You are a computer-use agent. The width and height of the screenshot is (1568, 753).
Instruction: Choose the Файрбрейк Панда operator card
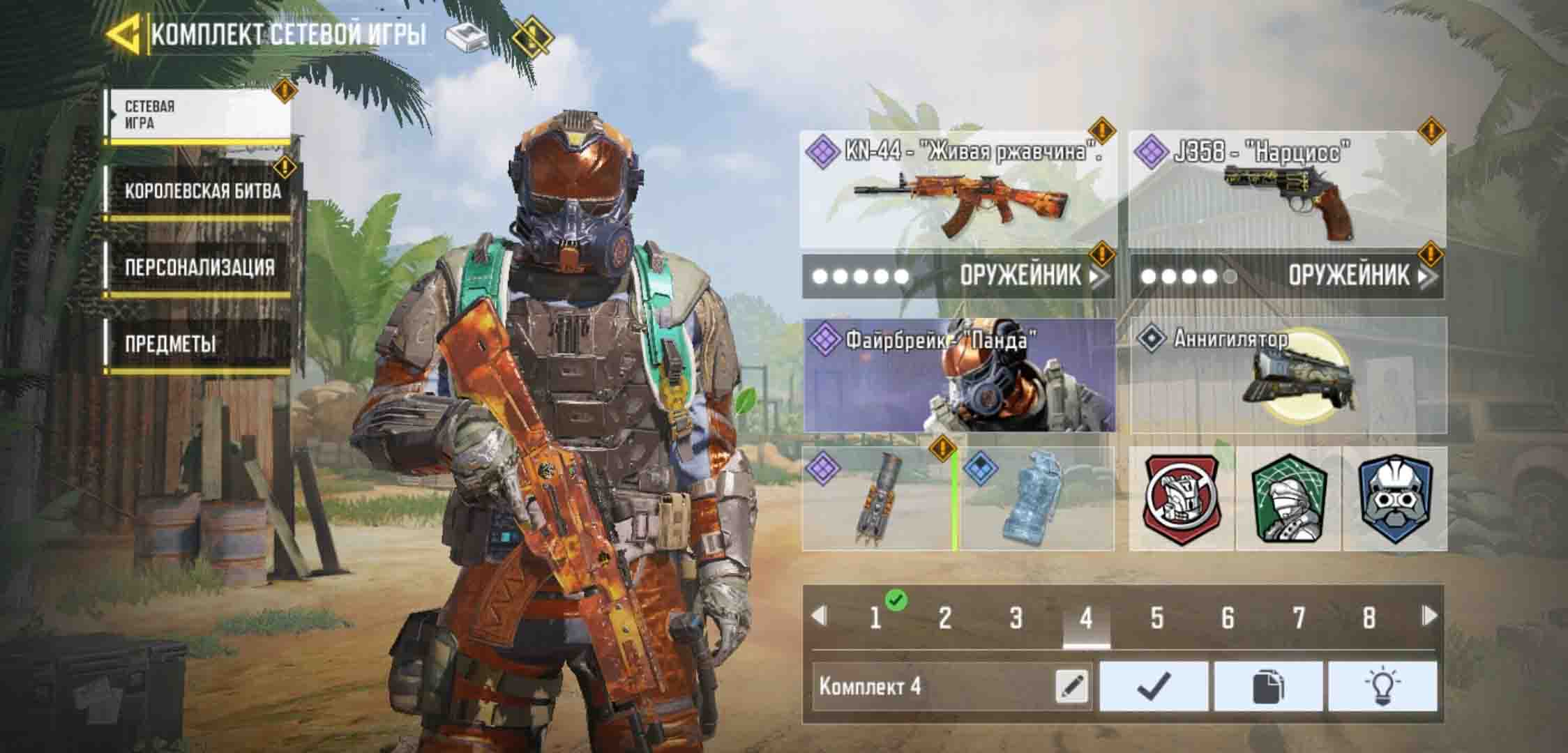tap(959, 376)
